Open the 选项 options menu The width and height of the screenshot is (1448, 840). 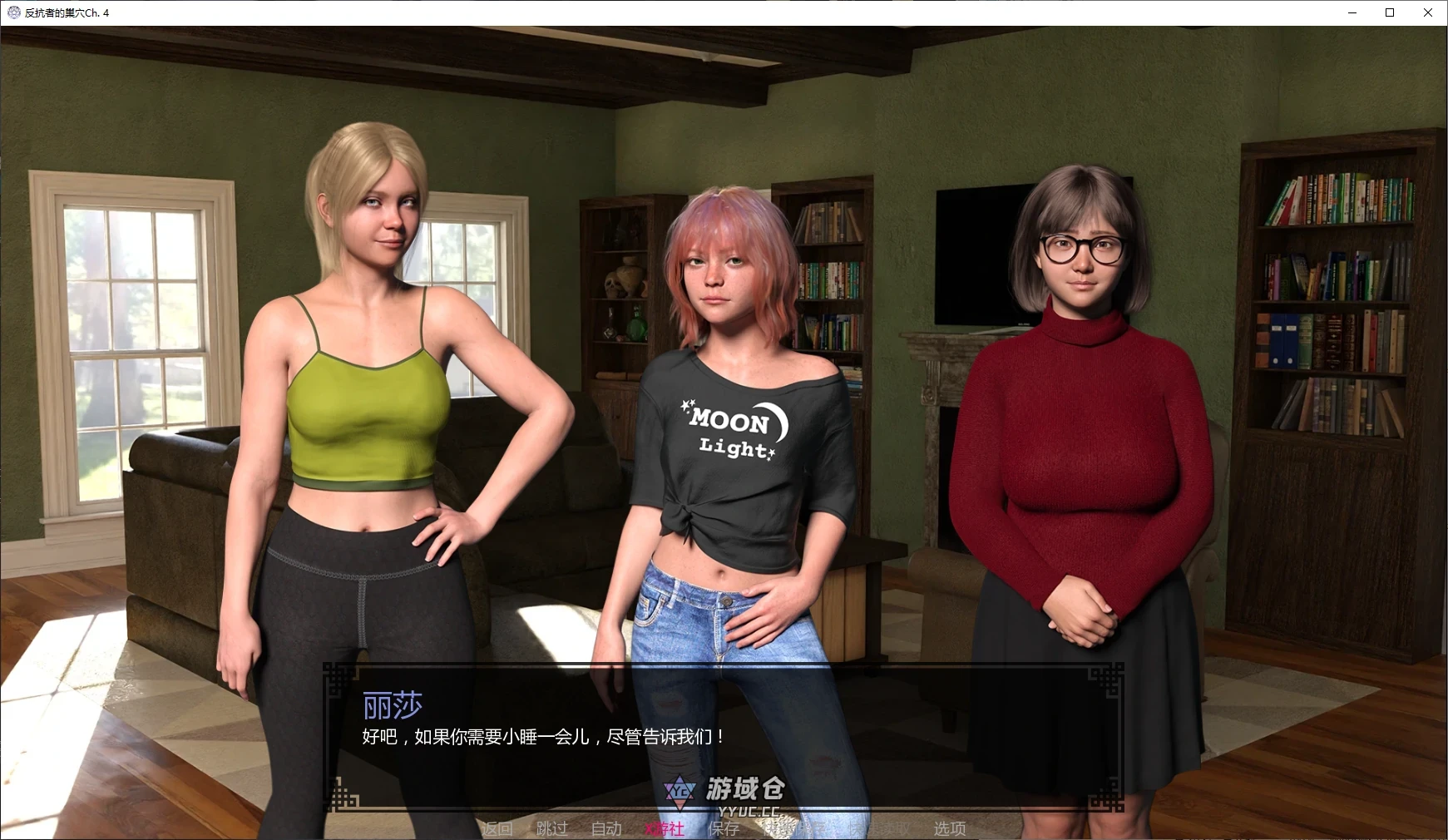click(x=948, y=828)
